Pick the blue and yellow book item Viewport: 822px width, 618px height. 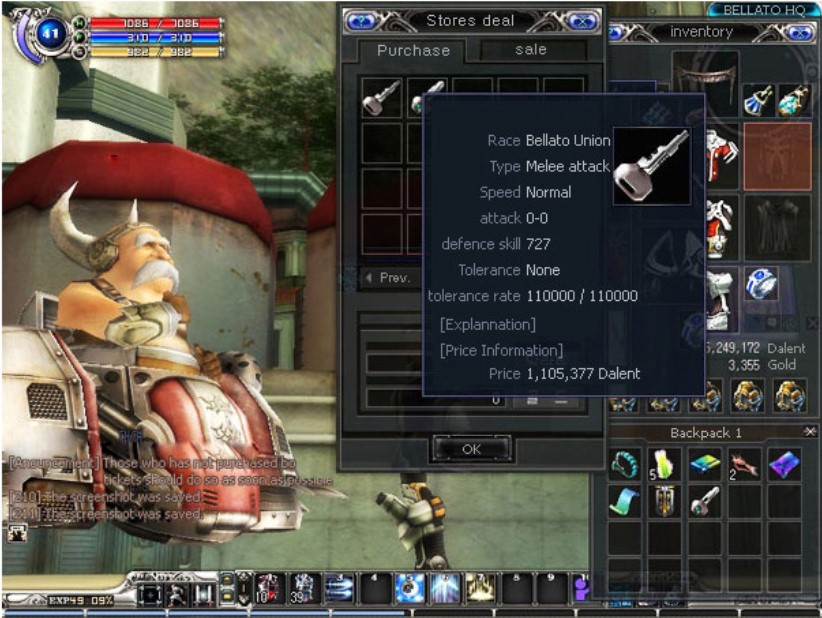705,464
